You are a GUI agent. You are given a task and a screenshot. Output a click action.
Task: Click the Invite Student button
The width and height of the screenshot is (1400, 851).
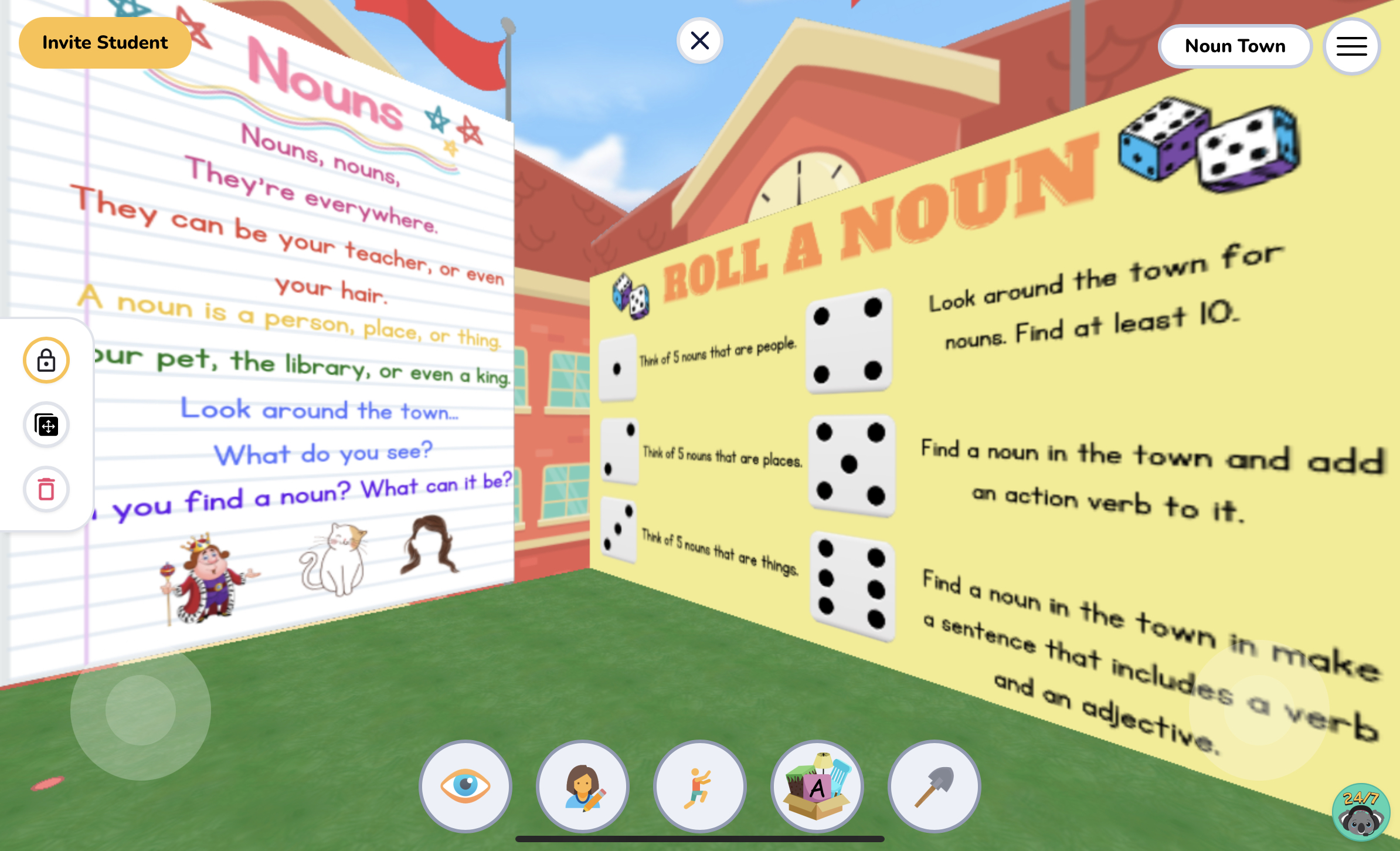(x=105, y=42)
